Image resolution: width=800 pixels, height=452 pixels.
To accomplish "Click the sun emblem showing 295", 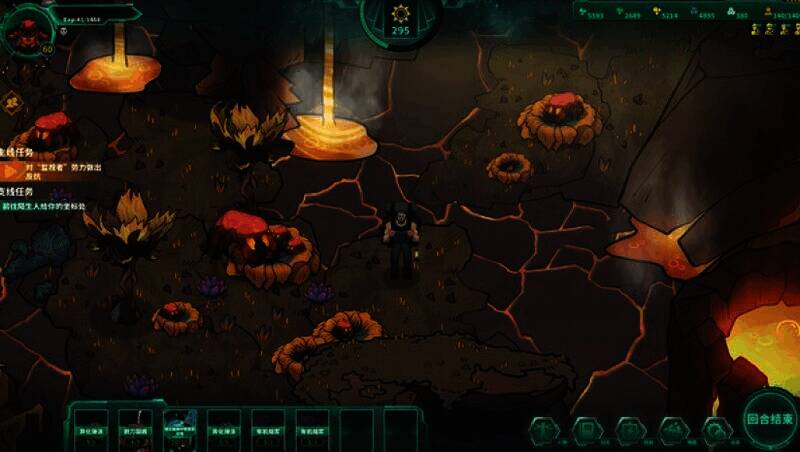I will (400, 19).
